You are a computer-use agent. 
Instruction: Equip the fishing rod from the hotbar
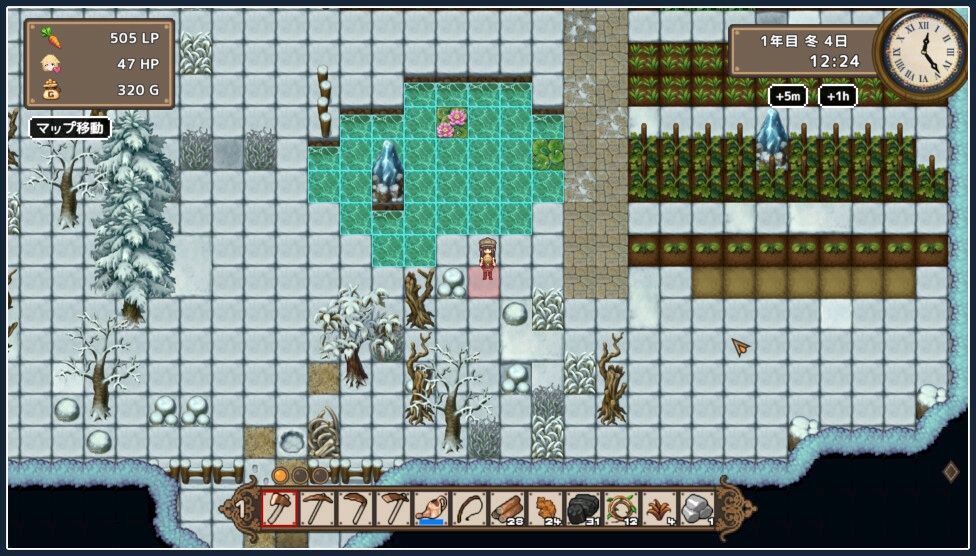(469, 509)
